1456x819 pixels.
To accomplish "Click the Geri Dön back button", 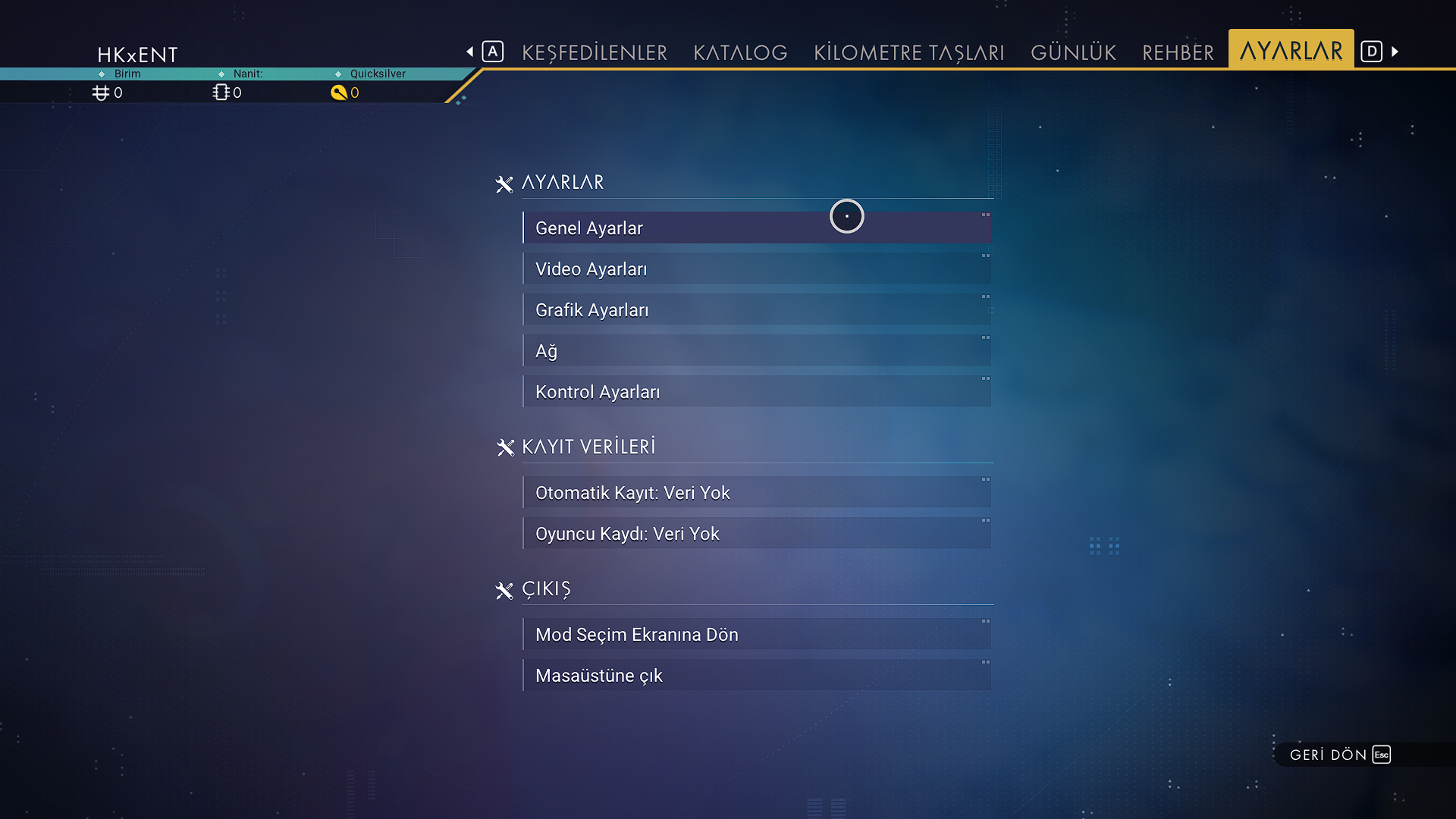I will click(1339, 755).
